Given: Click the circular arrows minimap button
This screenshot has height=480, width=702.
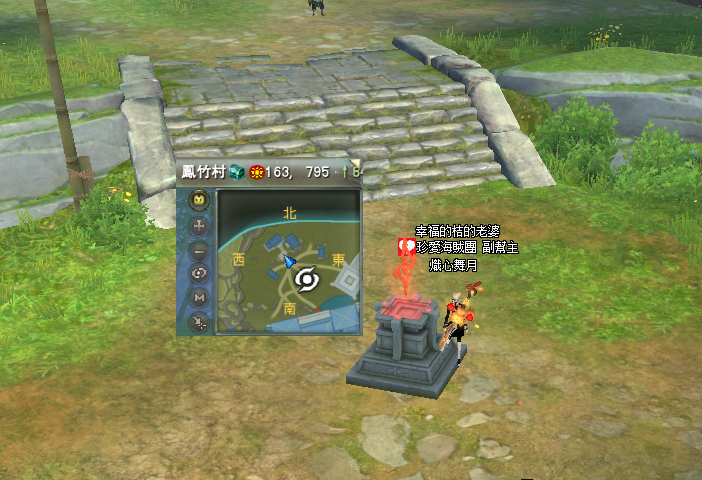Looking at the screenshot, I should coord(198,274).
